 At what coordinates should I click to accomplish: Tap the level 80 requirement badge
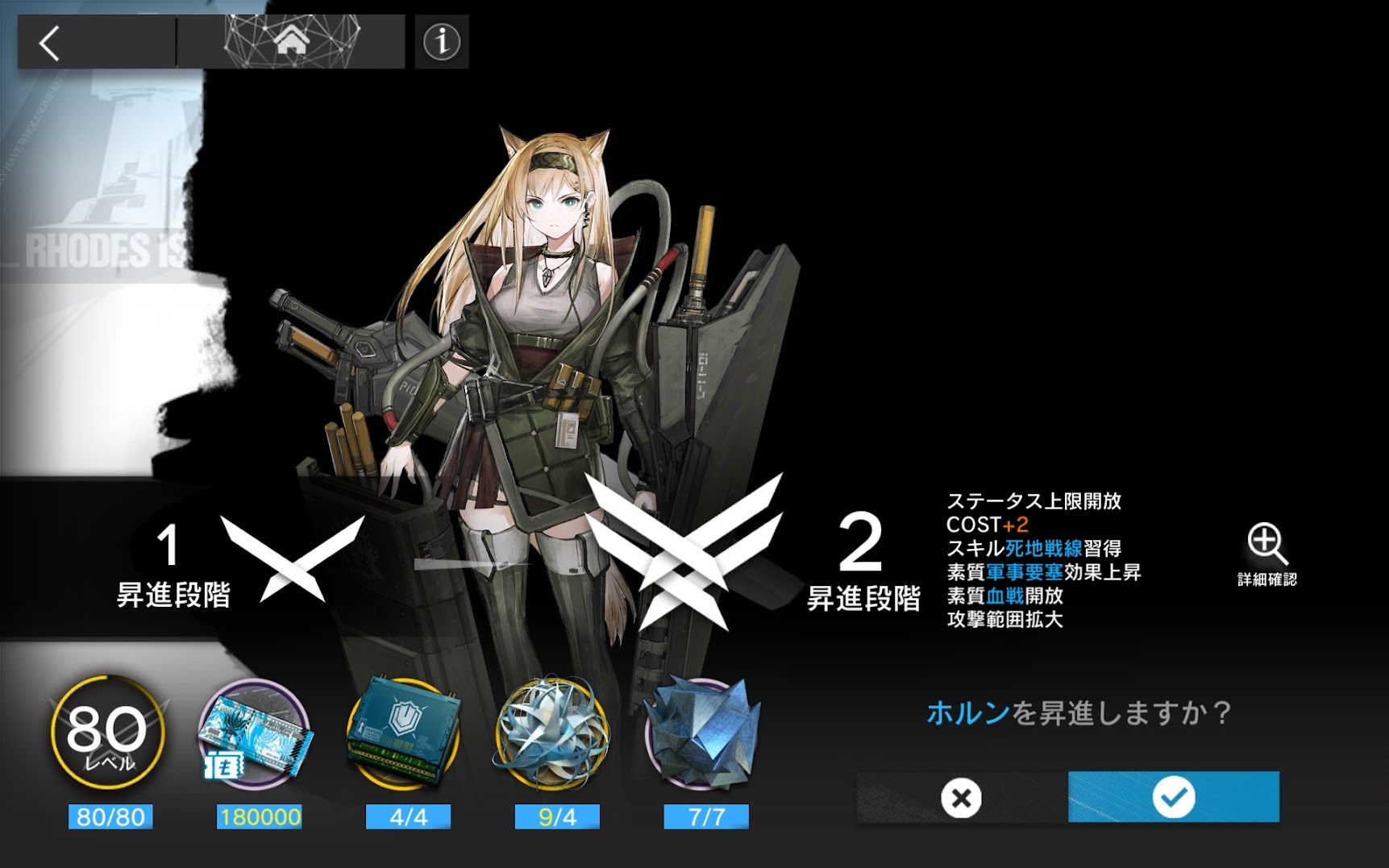point(108,735)
